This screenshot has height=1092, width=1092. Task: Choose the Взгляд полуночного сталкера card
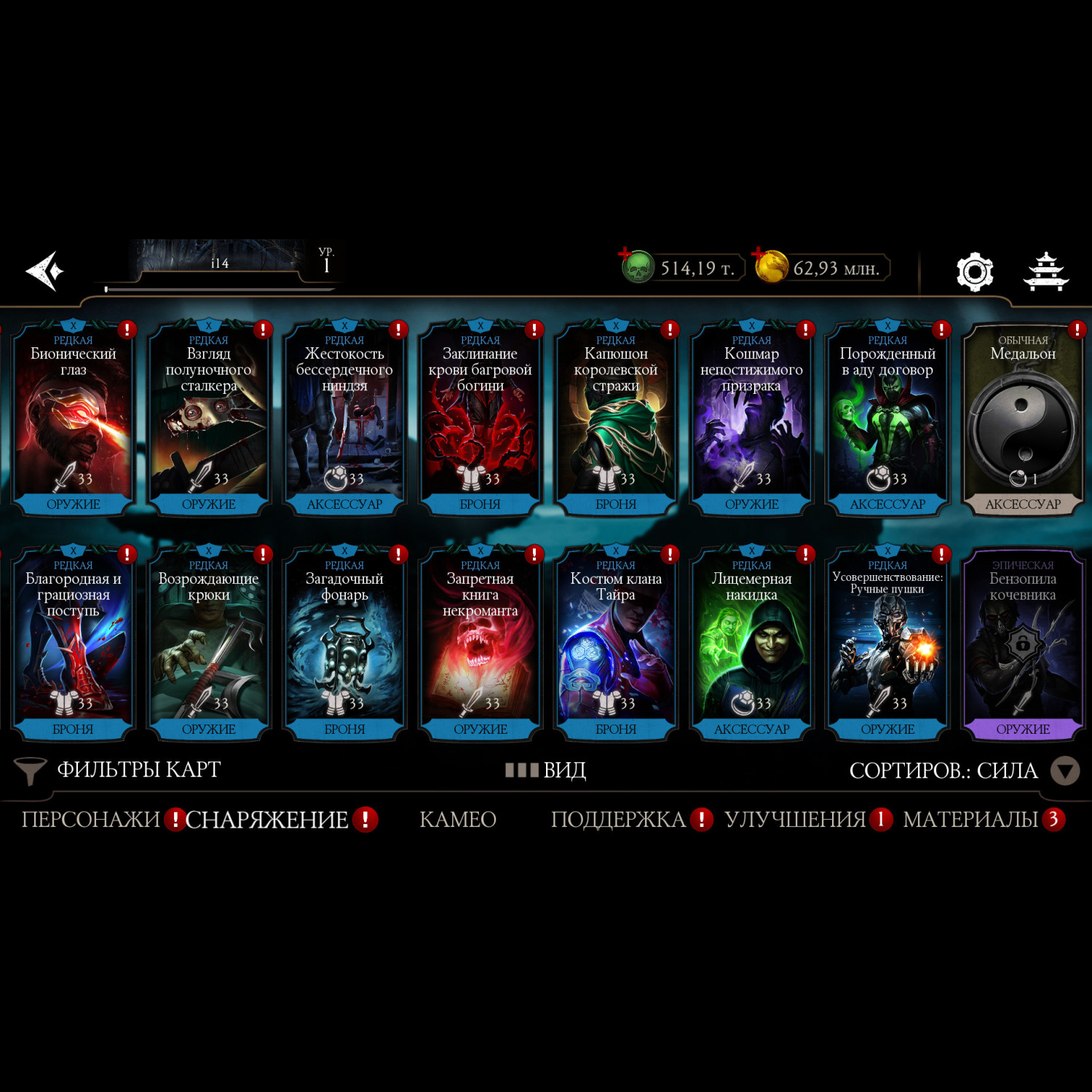click(x=209, y=419)
